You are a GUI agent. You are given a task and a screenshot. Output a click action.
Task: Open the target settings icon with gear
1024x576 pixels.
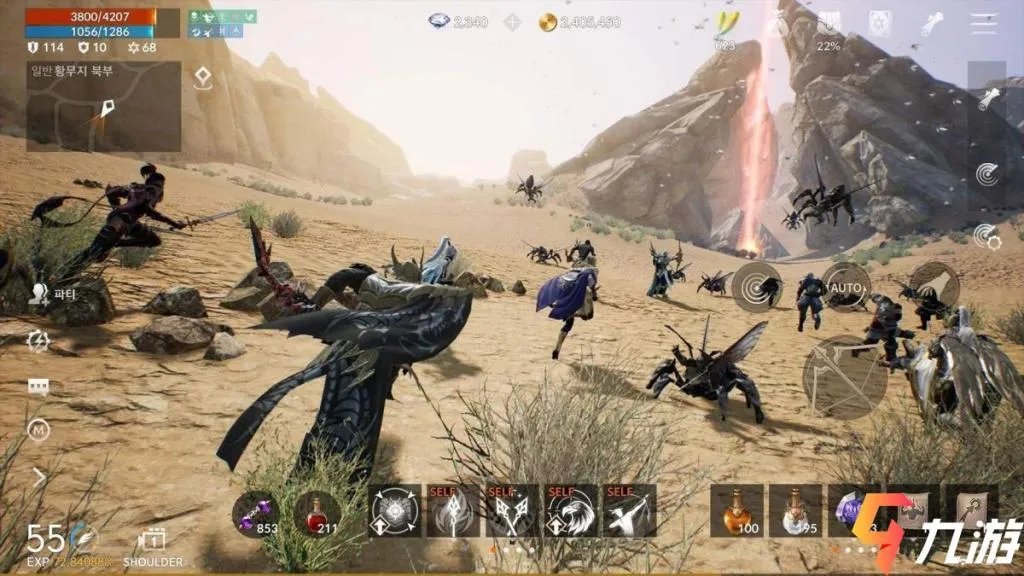(x=987, y=236)
